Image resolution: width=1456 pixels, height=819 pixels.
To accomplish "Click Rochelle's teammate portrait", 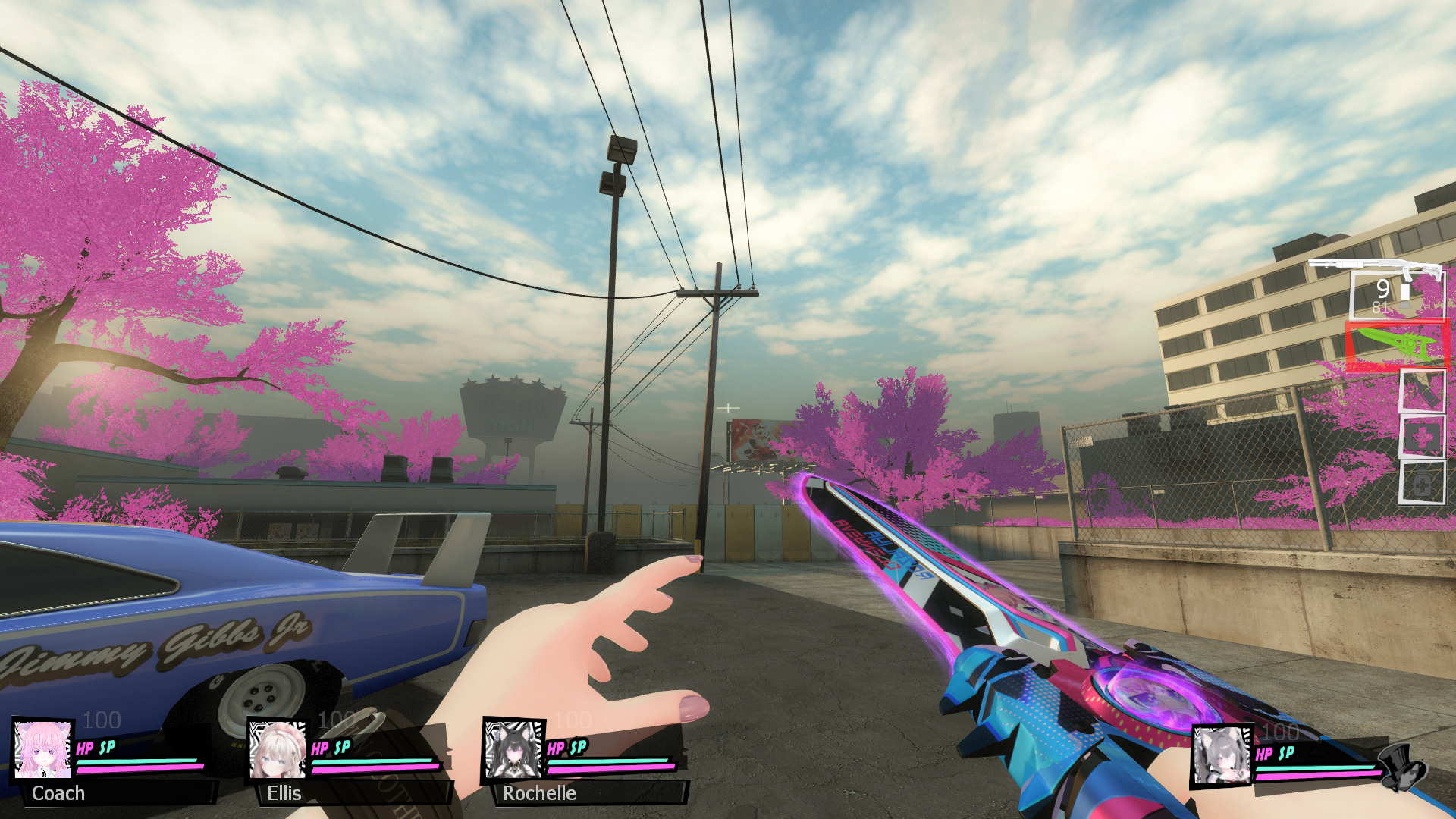I will tap(514, 749).
